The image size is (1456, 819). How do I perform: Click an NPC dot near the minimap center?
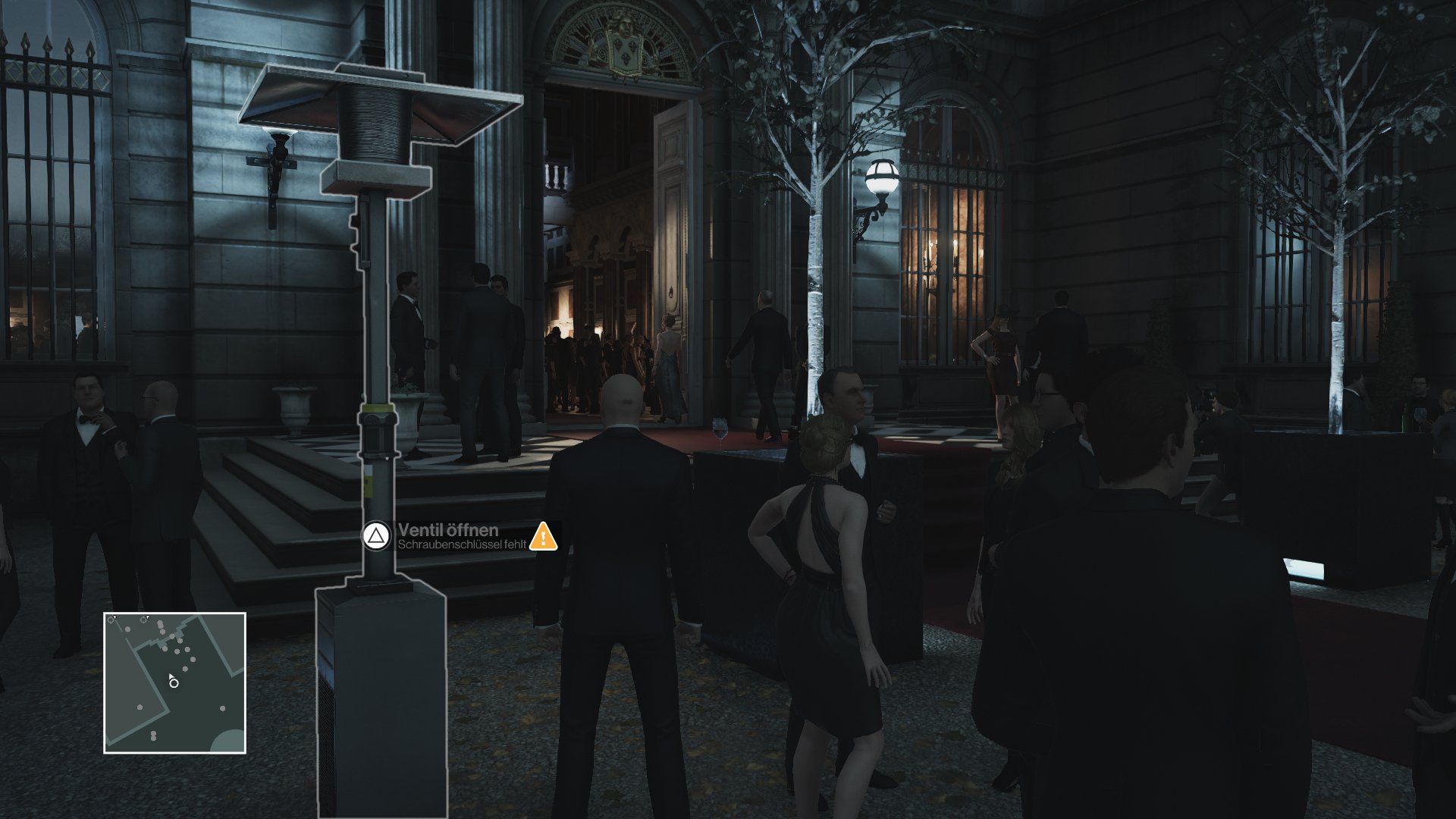pyautogui.click(x=185, y=668)
